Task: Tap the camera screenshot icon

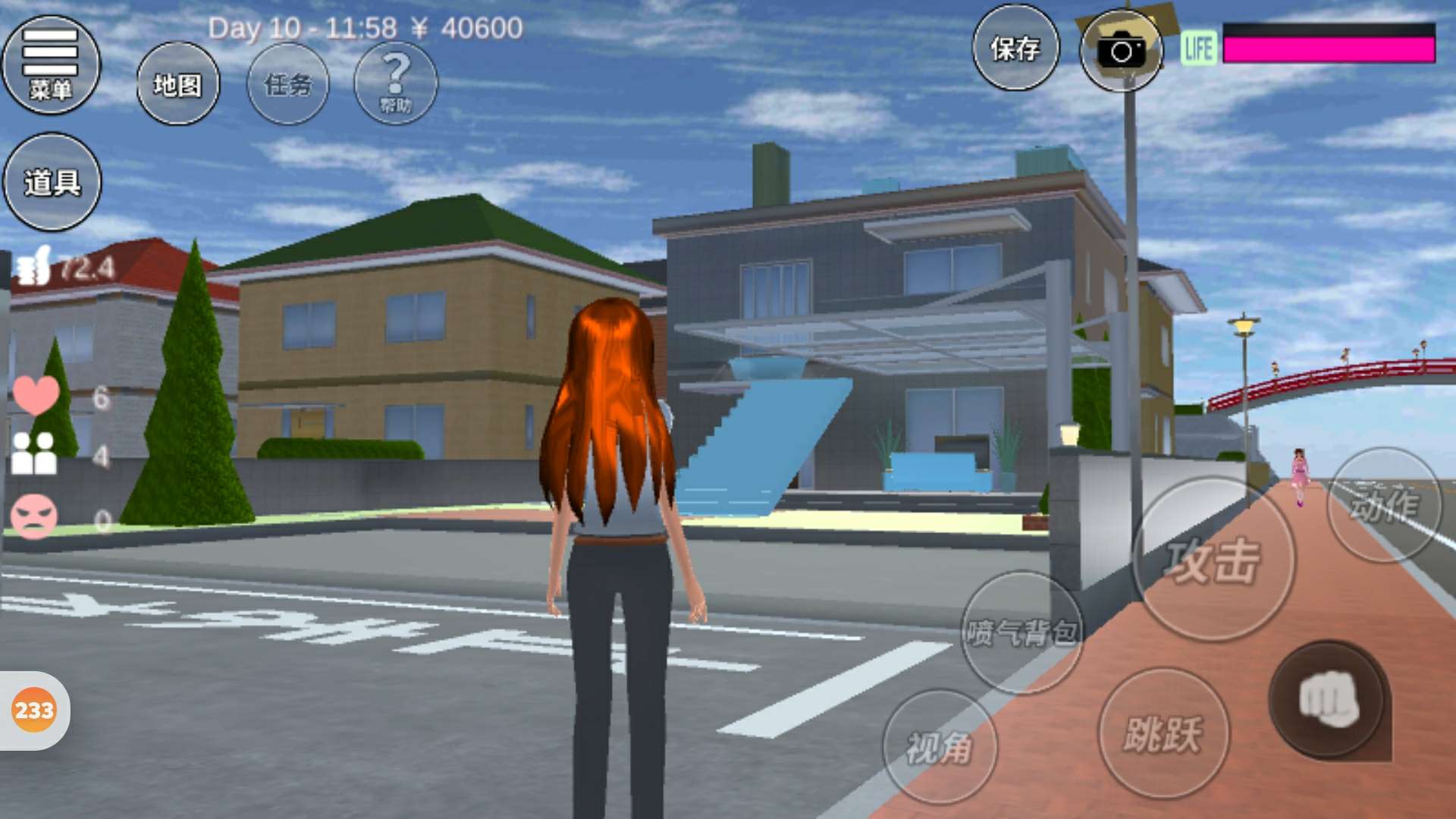Action: (1122, 51)
